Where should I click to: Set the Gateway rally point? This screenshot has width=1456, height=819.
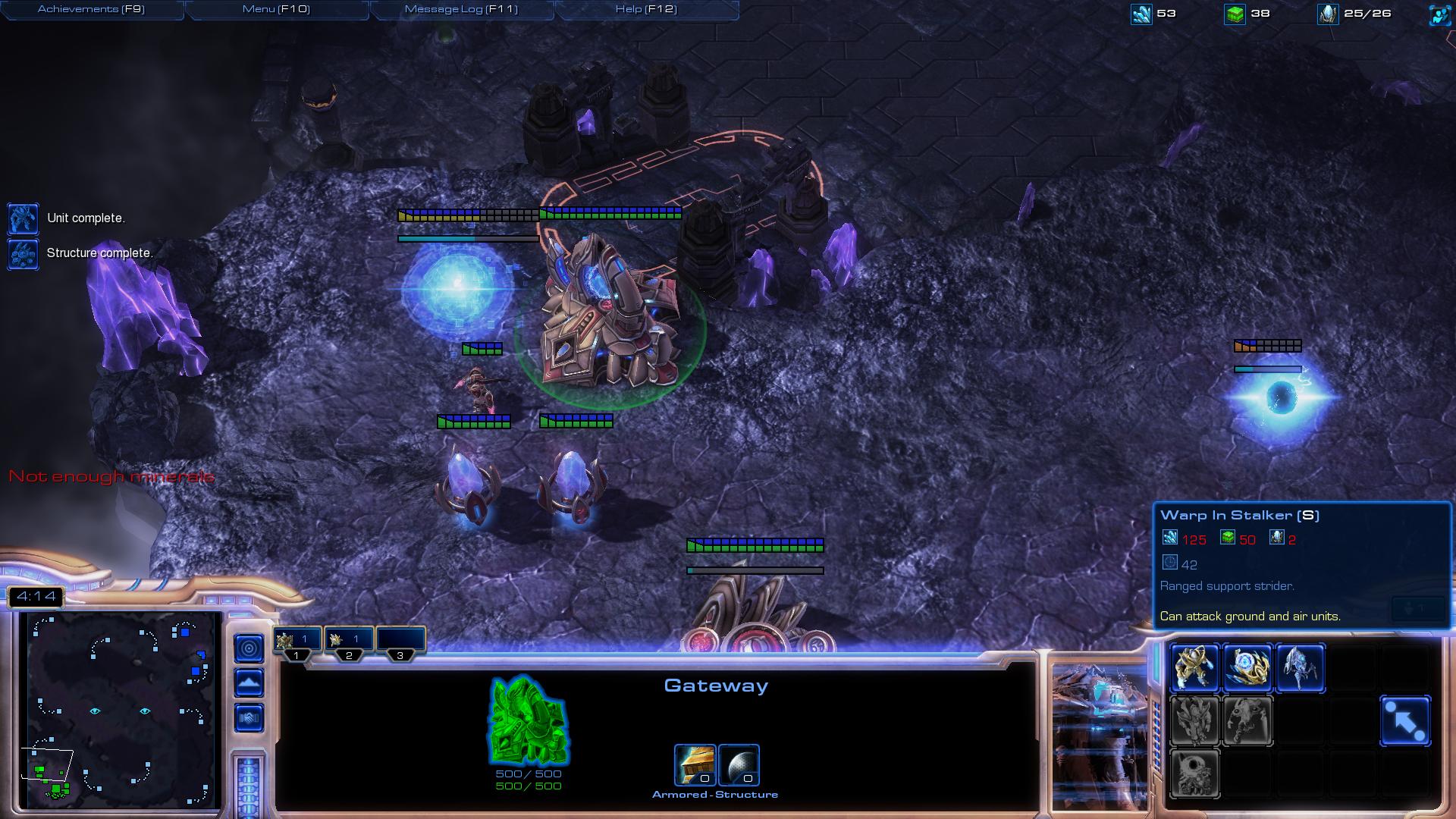pos(1405,720)
